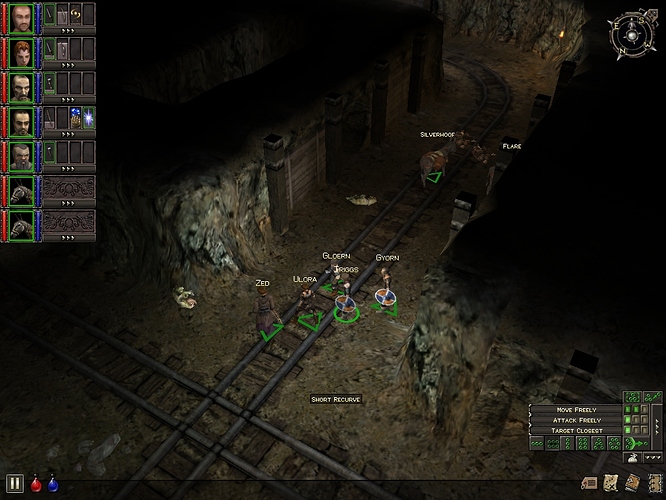Collect loot with the money bag button
Viewport: 666px width, 500px height.
(633, 457)
